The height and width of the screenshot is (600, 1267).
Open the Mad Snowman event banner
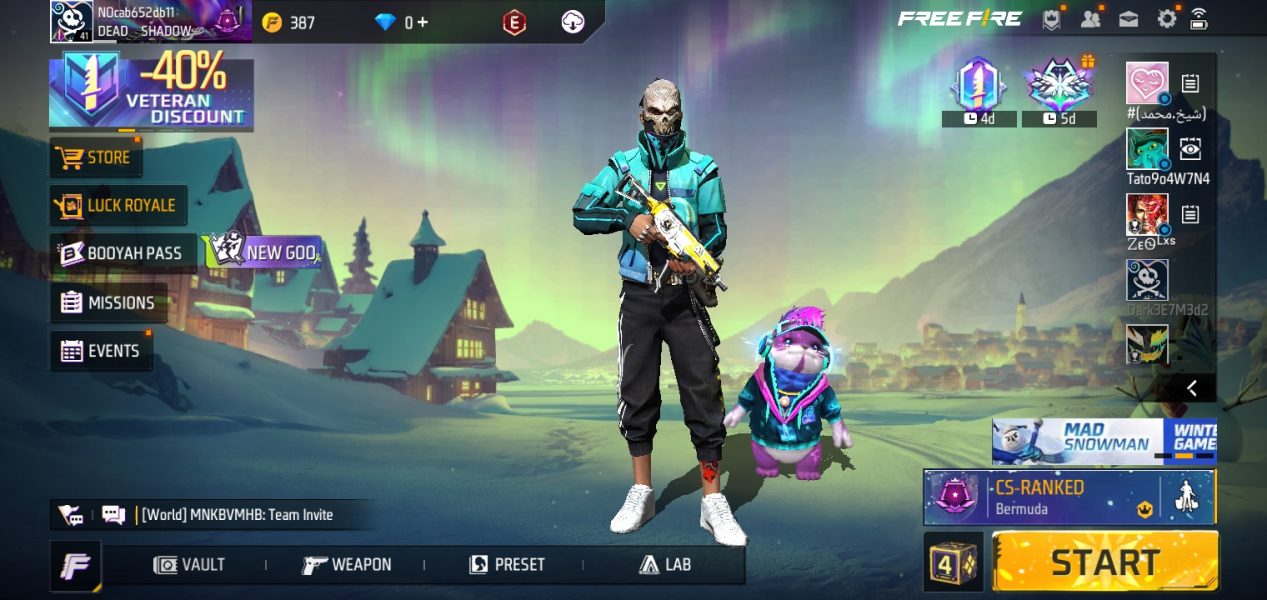point(1104,441)
